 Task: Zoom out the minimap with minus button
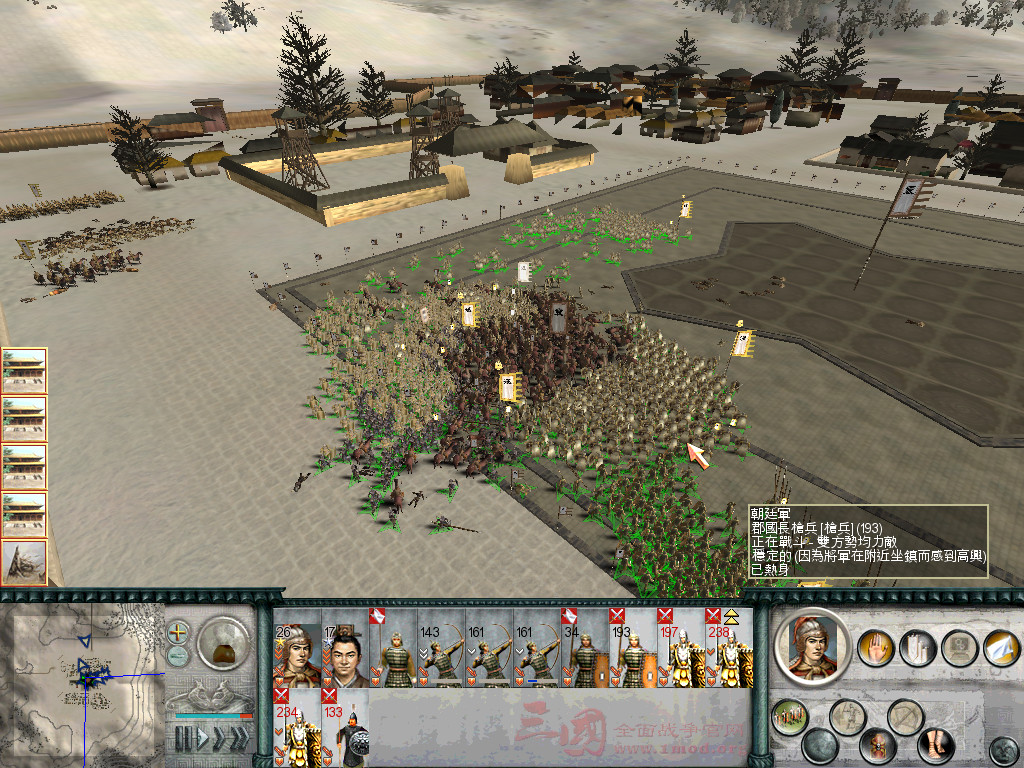coord(178,656)
